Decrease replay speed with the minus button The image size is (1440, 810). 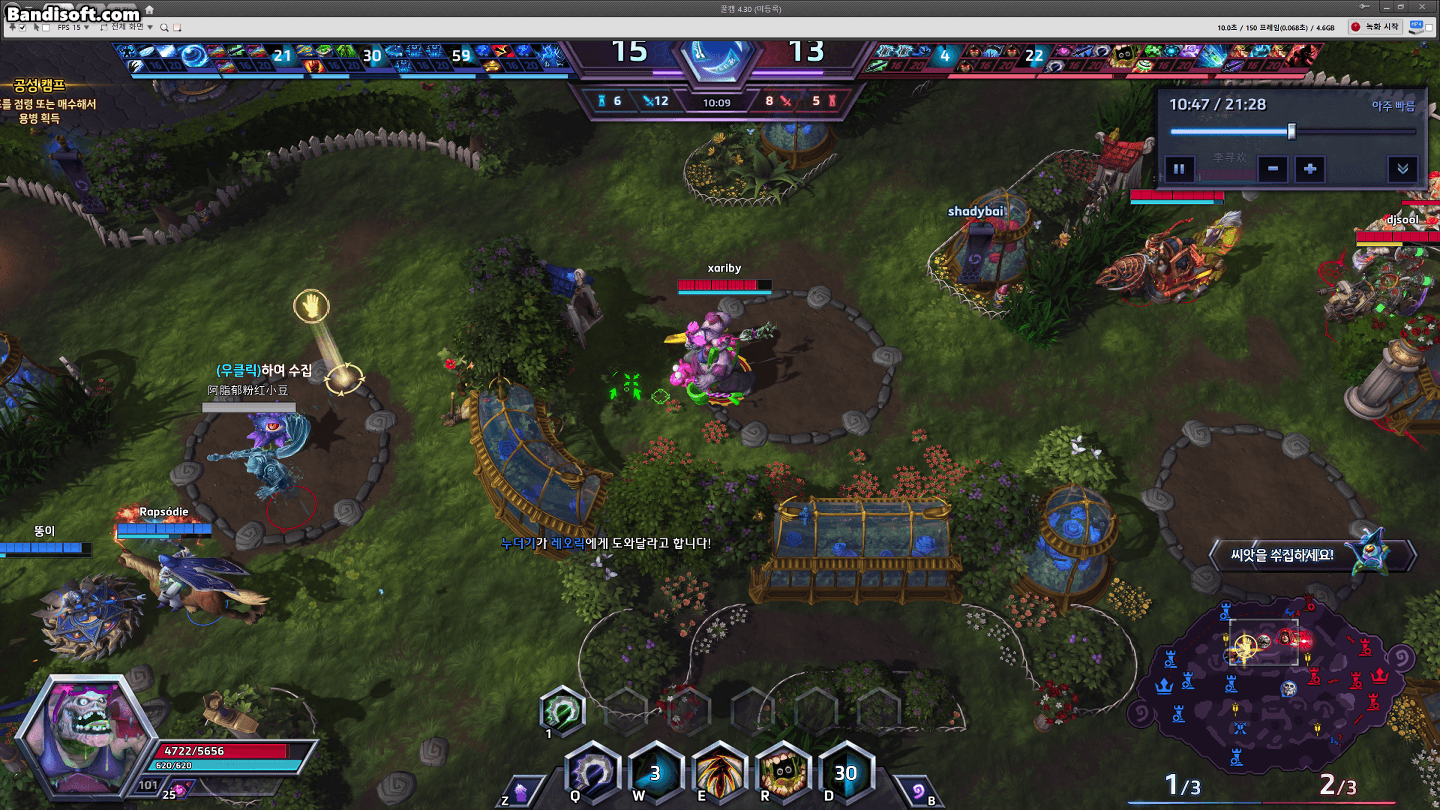pyautogui.click(x=1272, y=169)
